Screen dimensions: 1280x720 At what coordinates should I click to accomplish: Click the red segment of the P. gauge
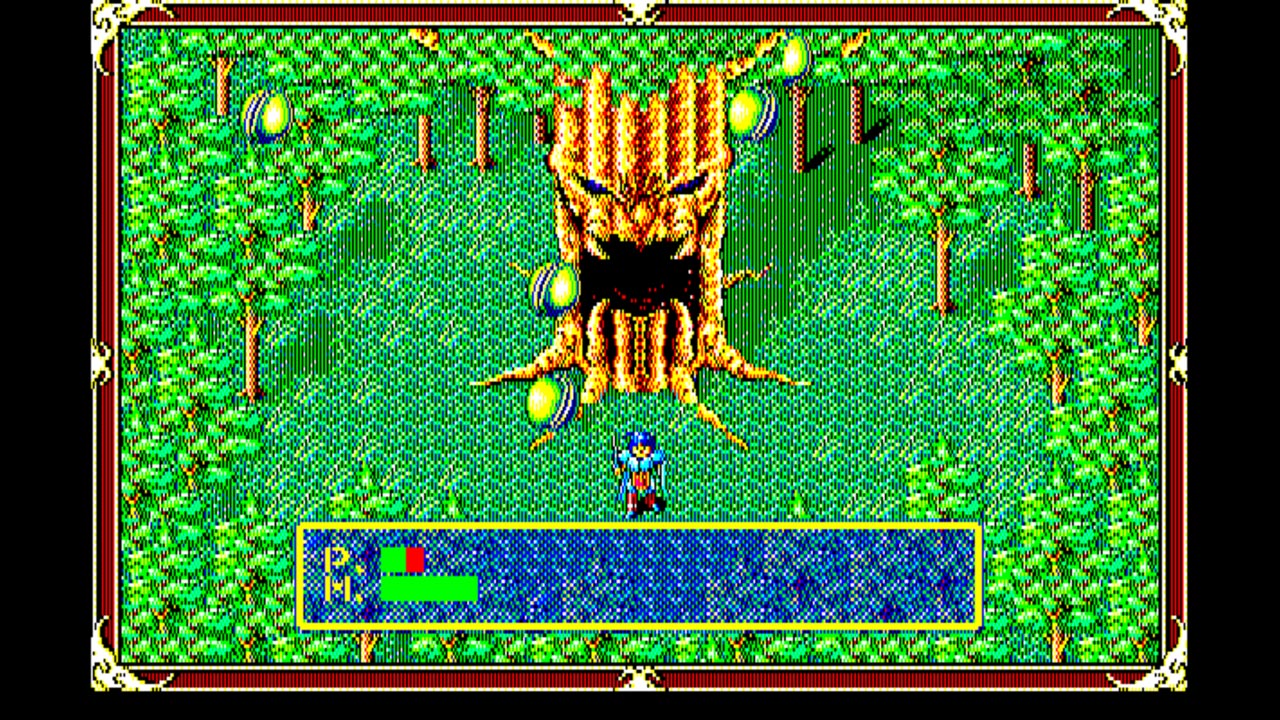[x=413, y=560]
